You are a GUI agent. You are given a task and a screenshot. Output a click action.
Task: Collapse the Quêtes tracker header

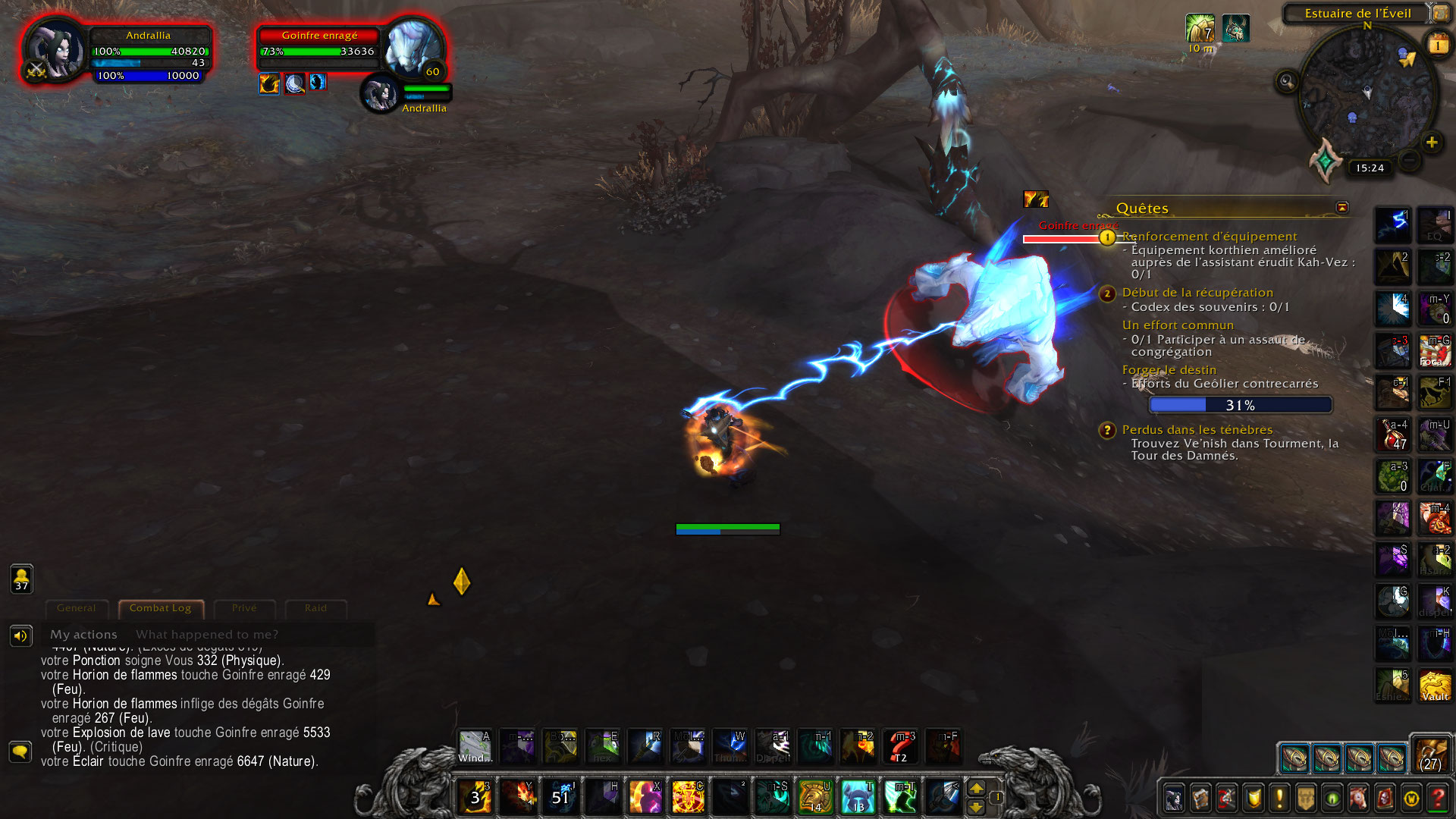click(x=1342, y=207)
